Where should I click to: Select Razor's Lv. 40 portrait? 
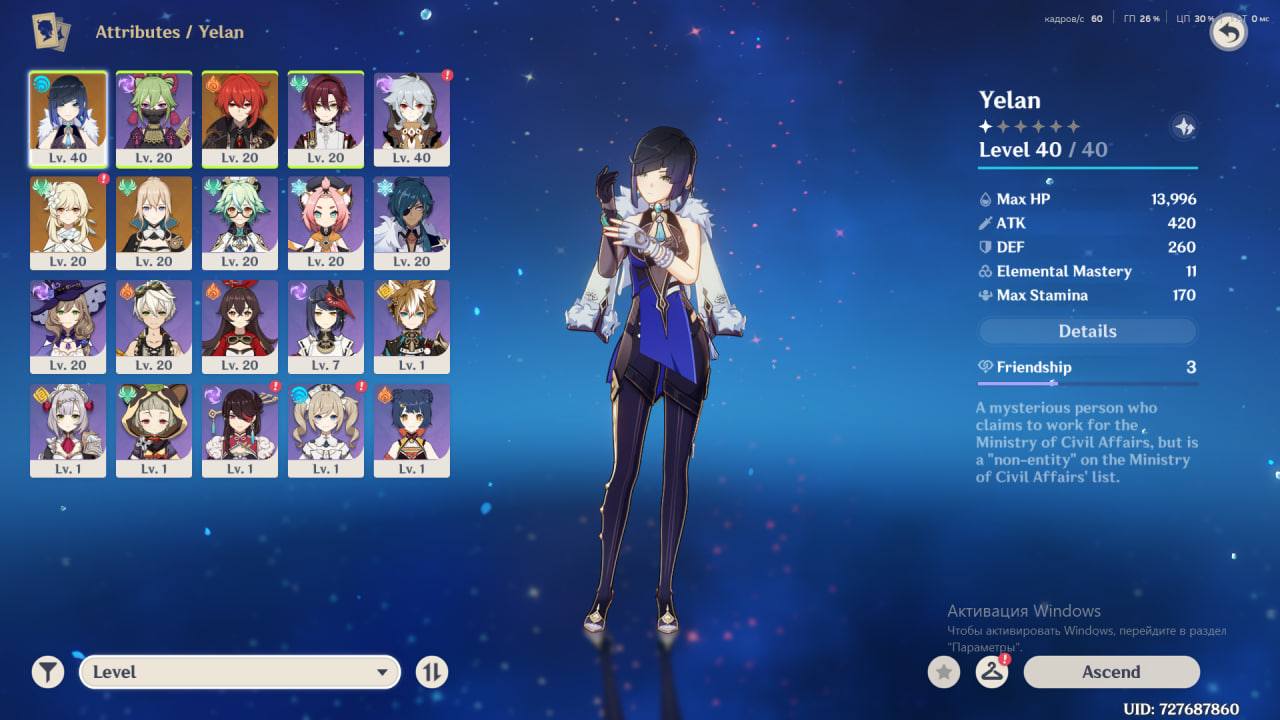412,119
